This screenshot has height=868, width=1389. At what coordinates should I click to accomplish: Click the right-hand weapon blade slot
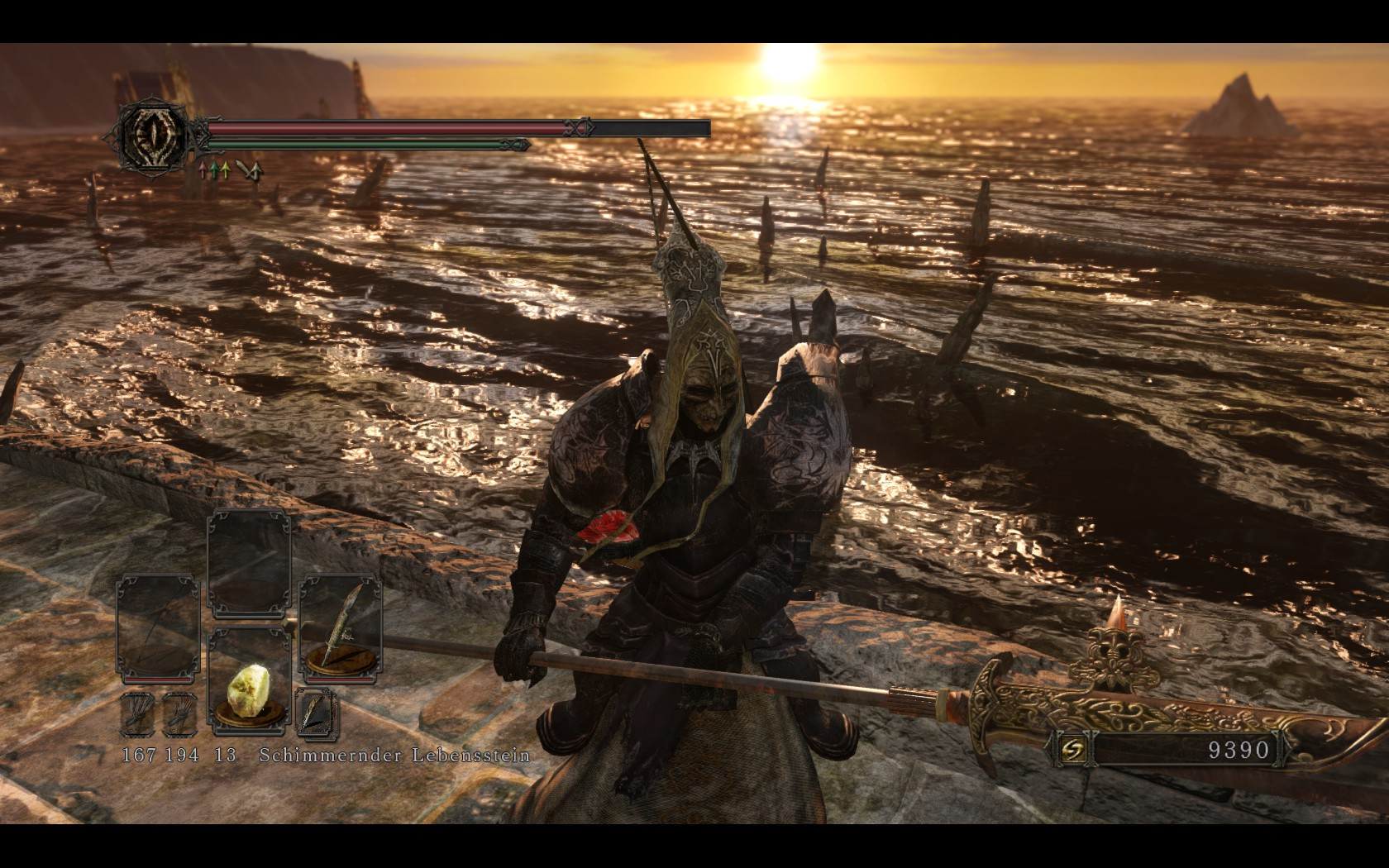tap(340, 630)
